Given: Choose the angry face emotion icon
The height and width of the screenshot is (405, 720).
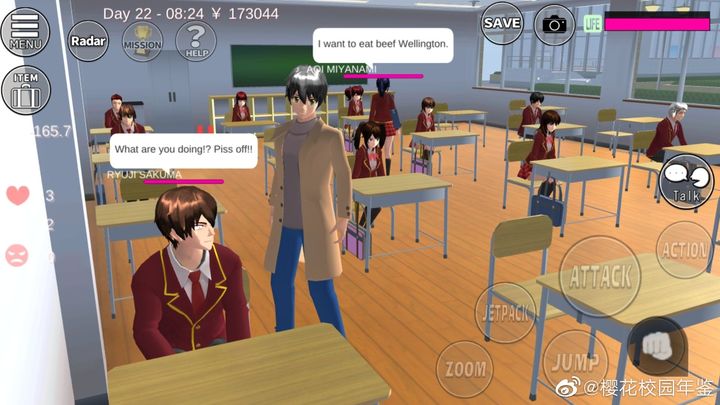Looking at the screenshot, I should (18, 256).
